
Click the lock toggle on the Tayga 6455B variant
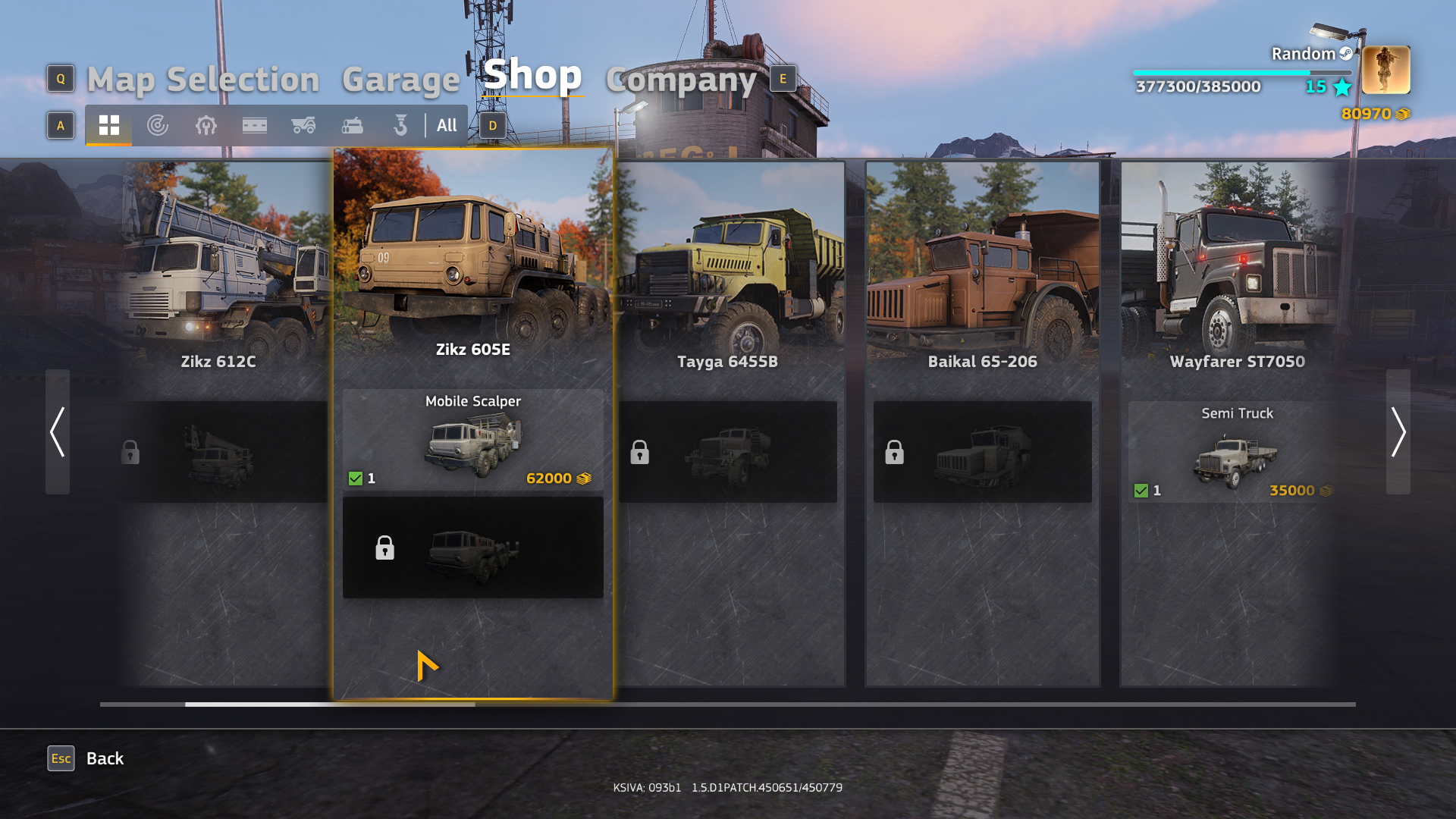click(639, 452)
